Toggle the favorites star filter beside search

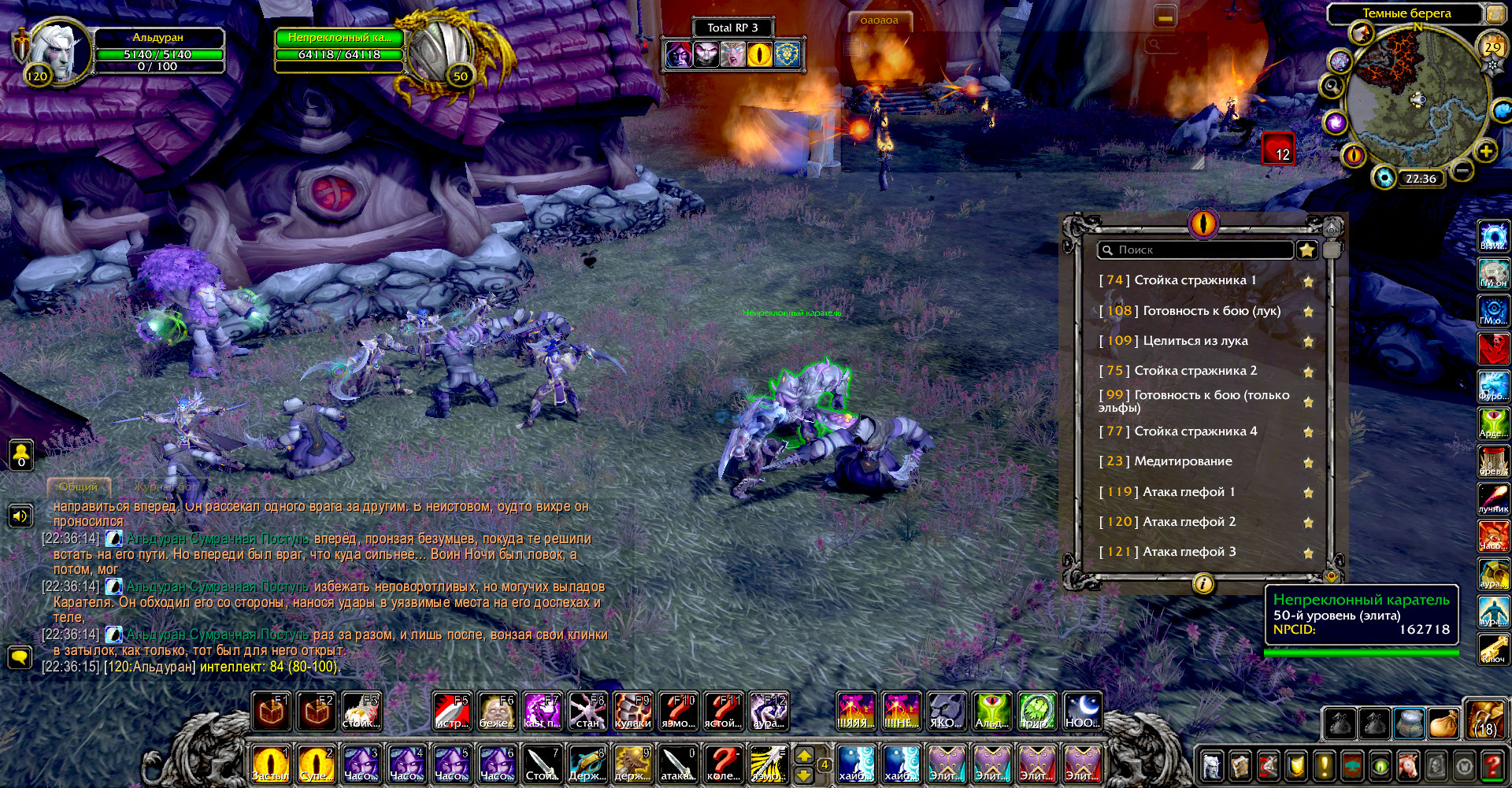[1307, 250]
